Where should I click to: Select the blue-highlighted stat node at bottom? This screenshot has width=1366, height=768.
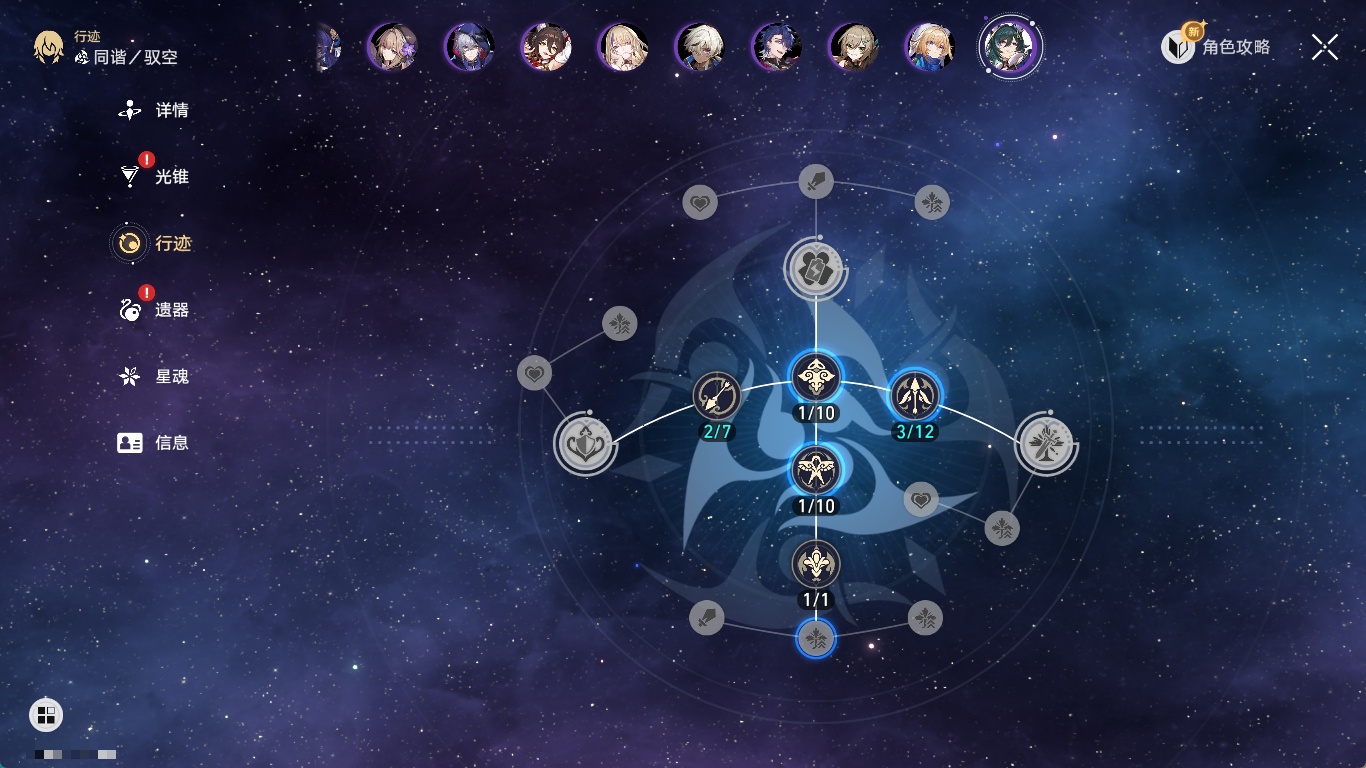pyautogui.click(x=816, y=638)
